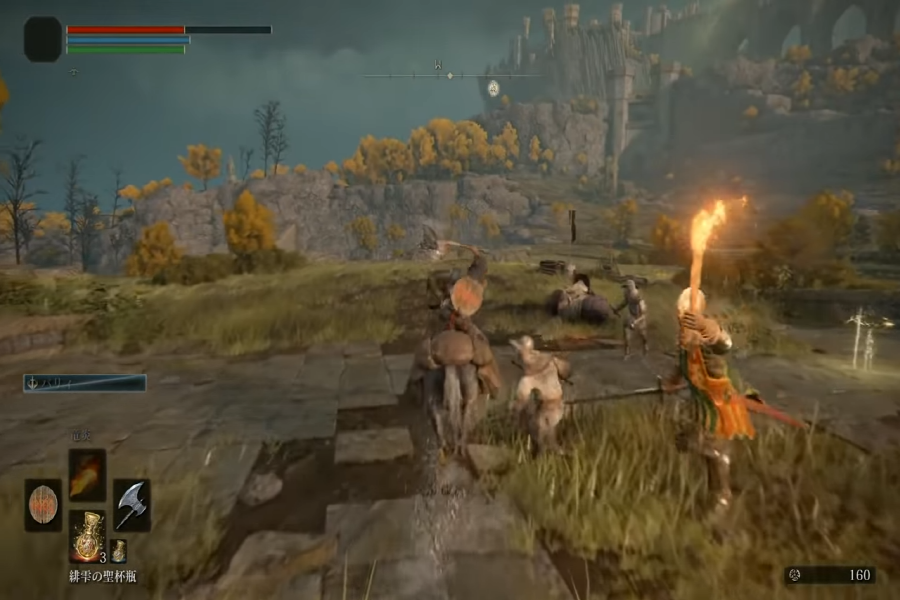Image resolution: width=900 pixels, height=600 pixels.
Task: Use the Flask of Crimson Tears slot
Action: click(x=87, y=536)
